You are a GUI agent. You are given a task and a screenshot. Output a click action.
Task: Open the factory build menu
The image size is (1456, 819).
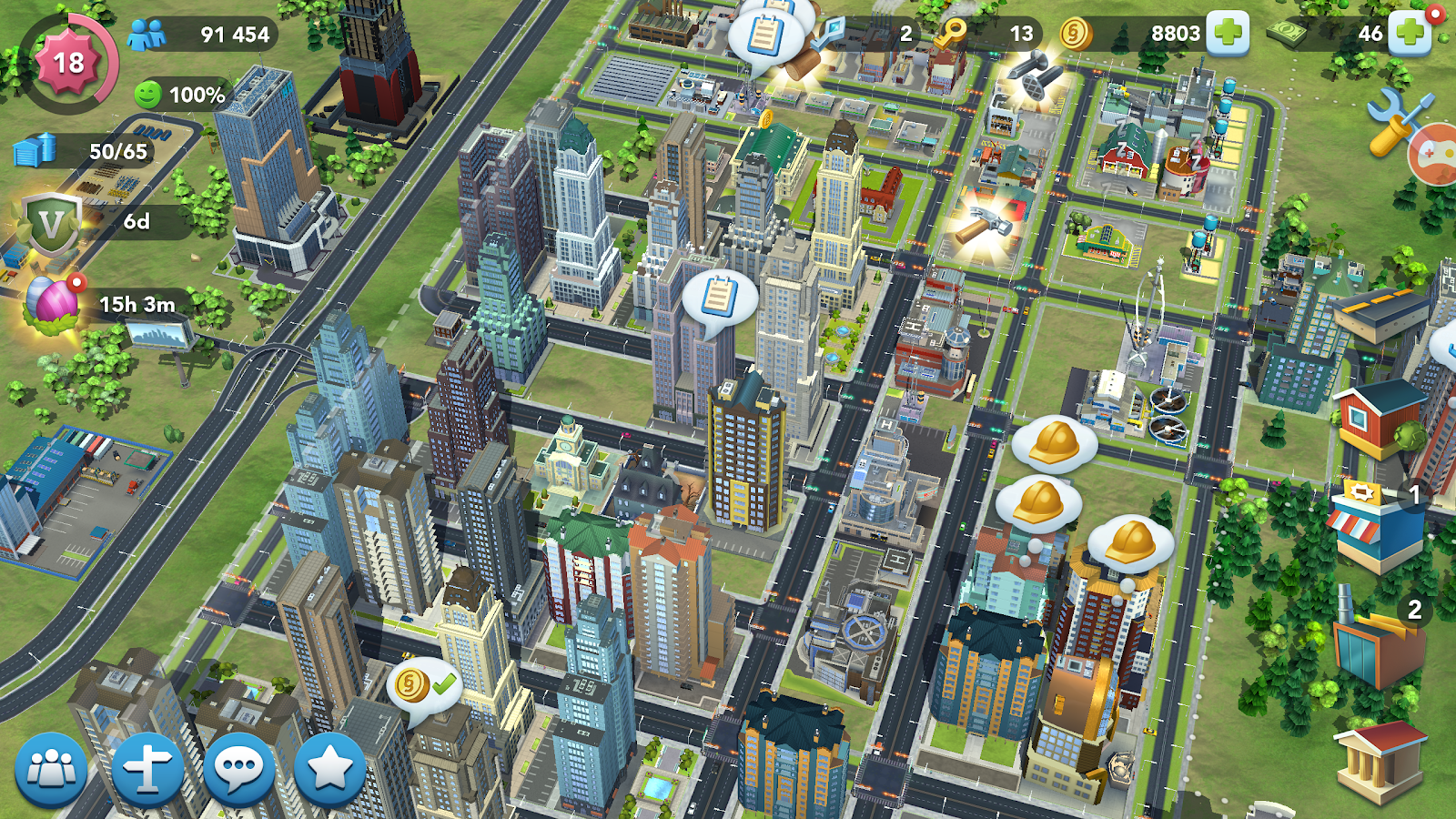[x=1377, y=642]
